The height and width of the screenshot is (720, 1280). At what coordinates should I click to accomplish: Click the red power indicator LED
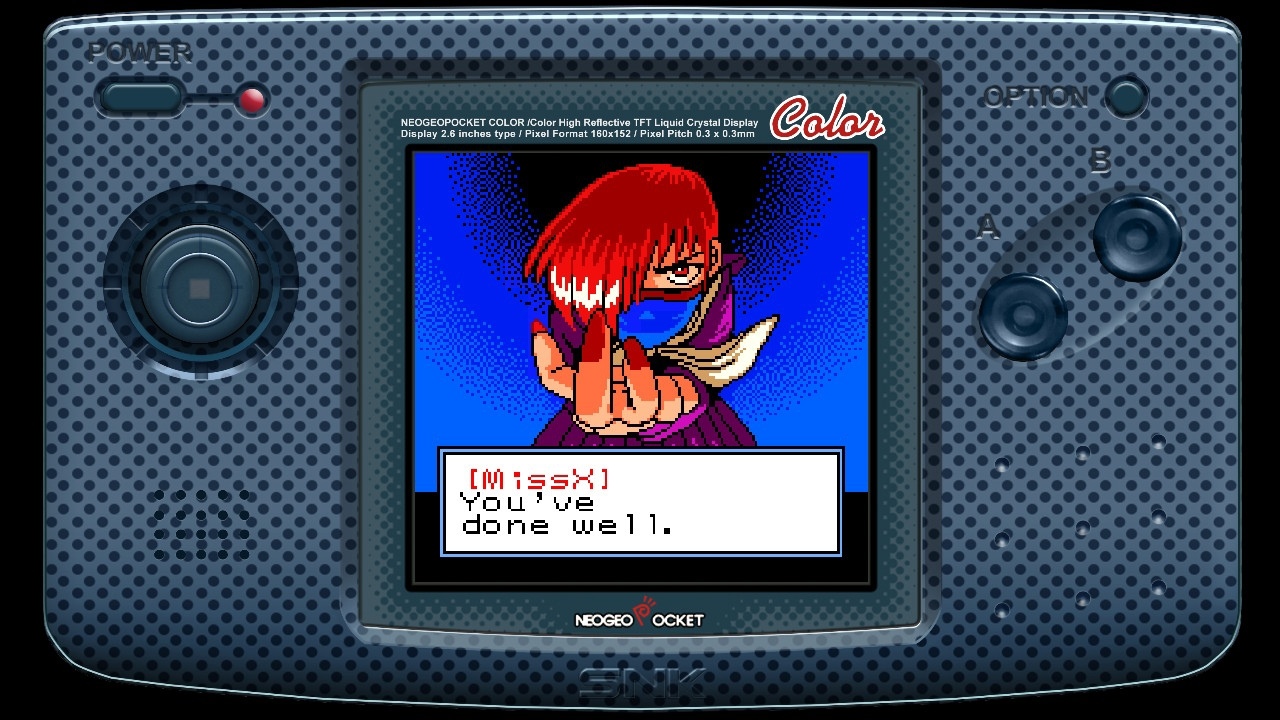point(253,100)
